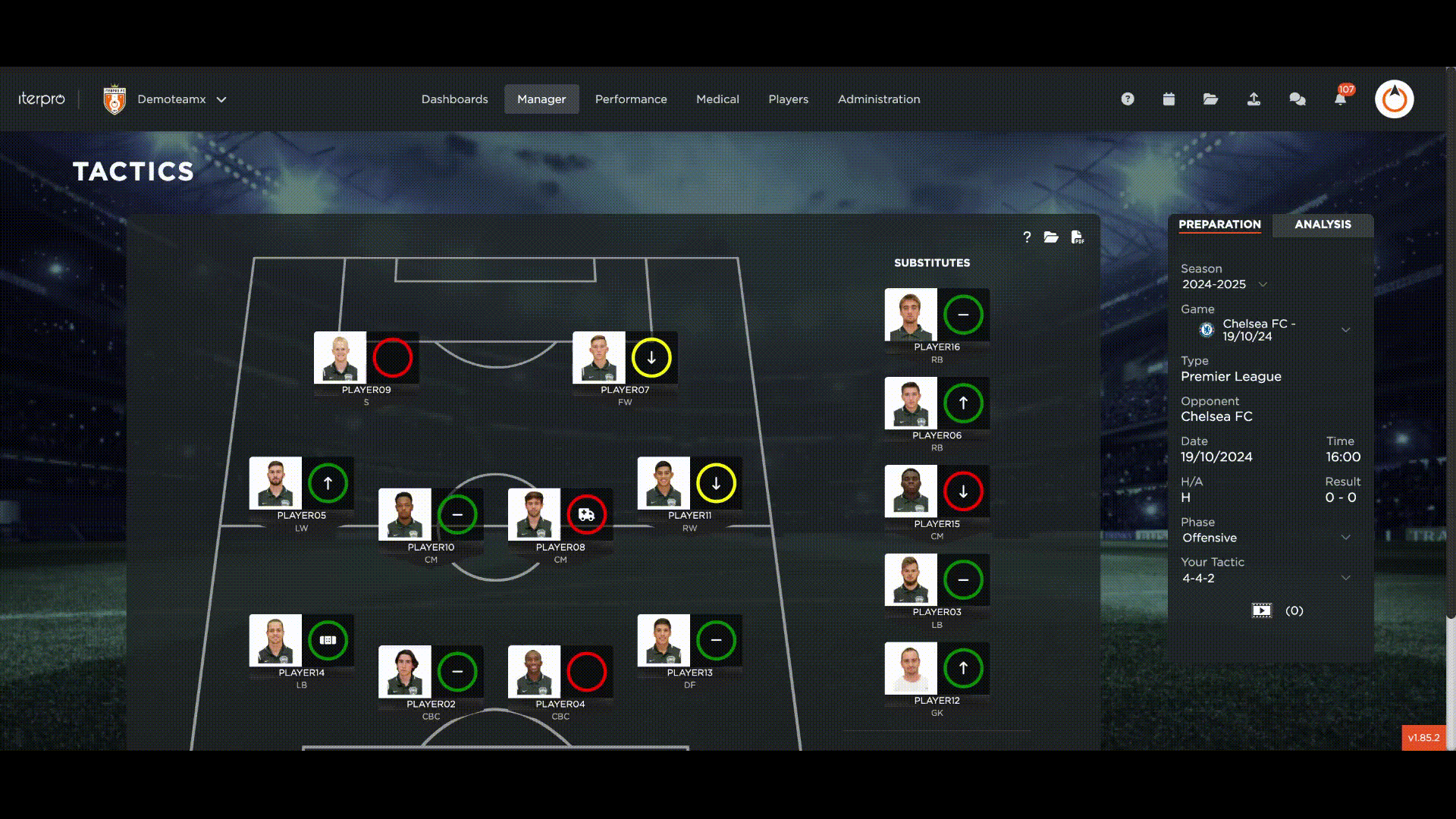1456x819 pixels.
Task: Open the calendar icon in header
Action: pyautogui.click(x=1169, y=99)
